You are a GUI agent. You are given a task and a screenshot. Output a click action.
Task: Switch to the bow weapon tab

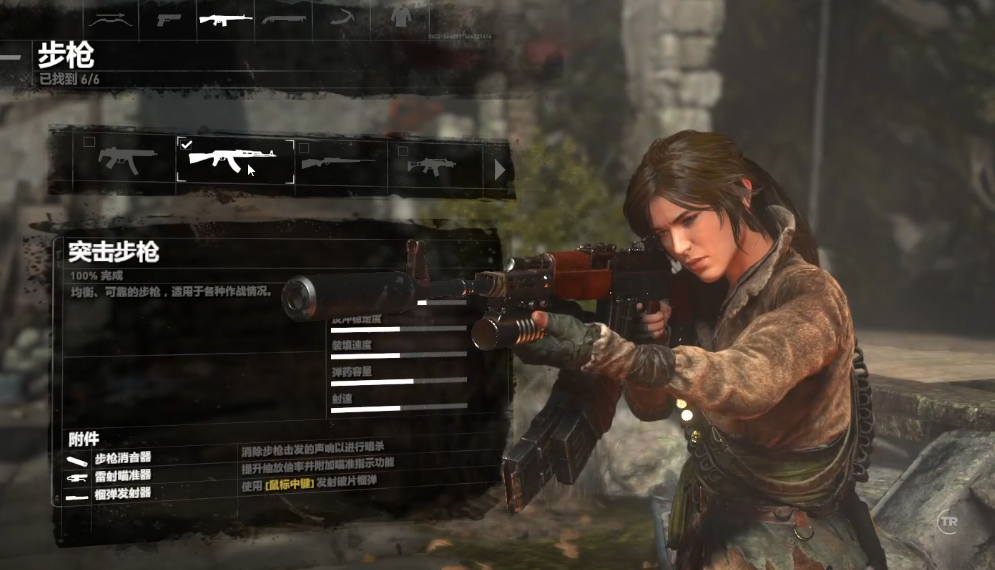tap(111, 18)
